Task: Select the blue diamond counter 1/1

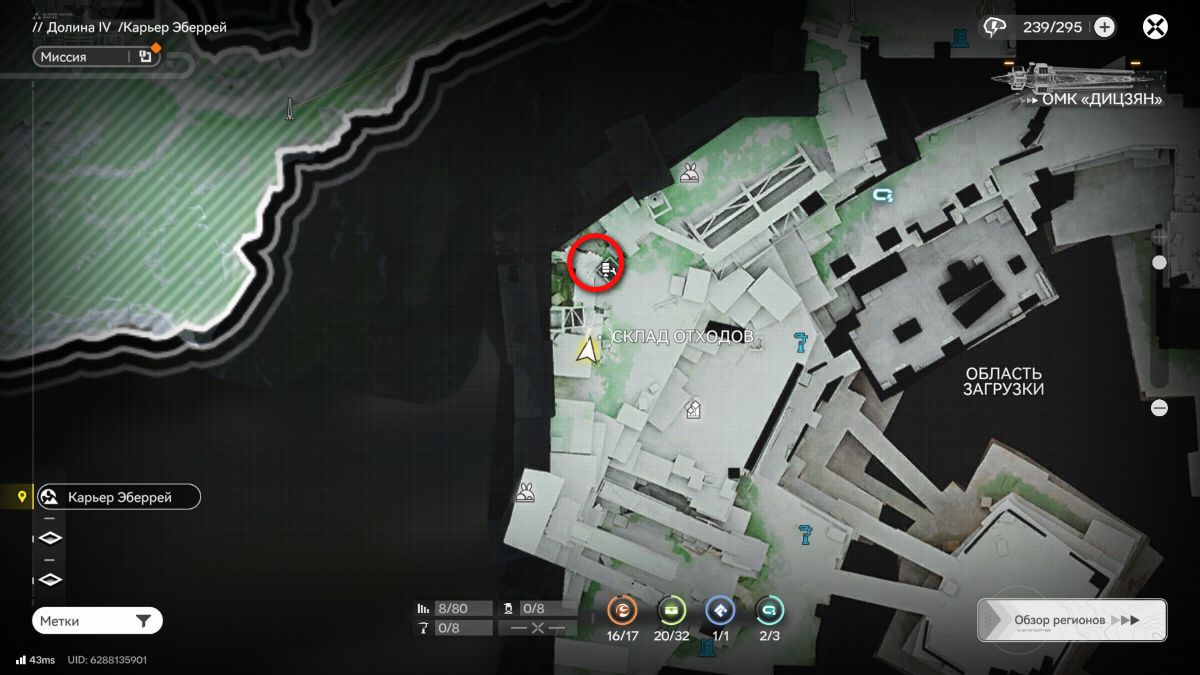Action: (x=720, y=610)
